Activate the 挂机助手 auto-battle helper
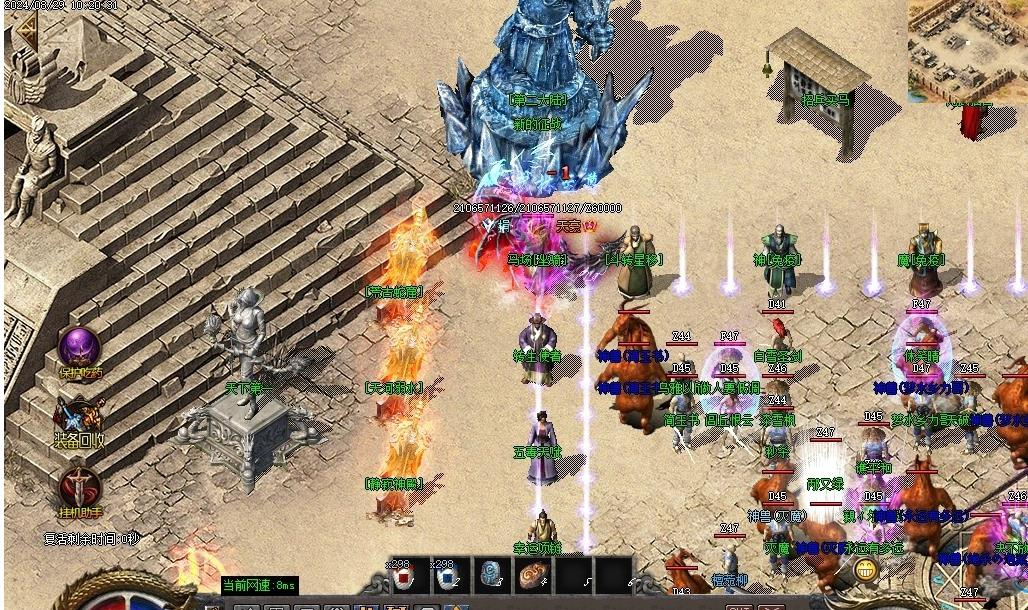Viewport: 1028px width, 610px height. click(x=79, y=489)
